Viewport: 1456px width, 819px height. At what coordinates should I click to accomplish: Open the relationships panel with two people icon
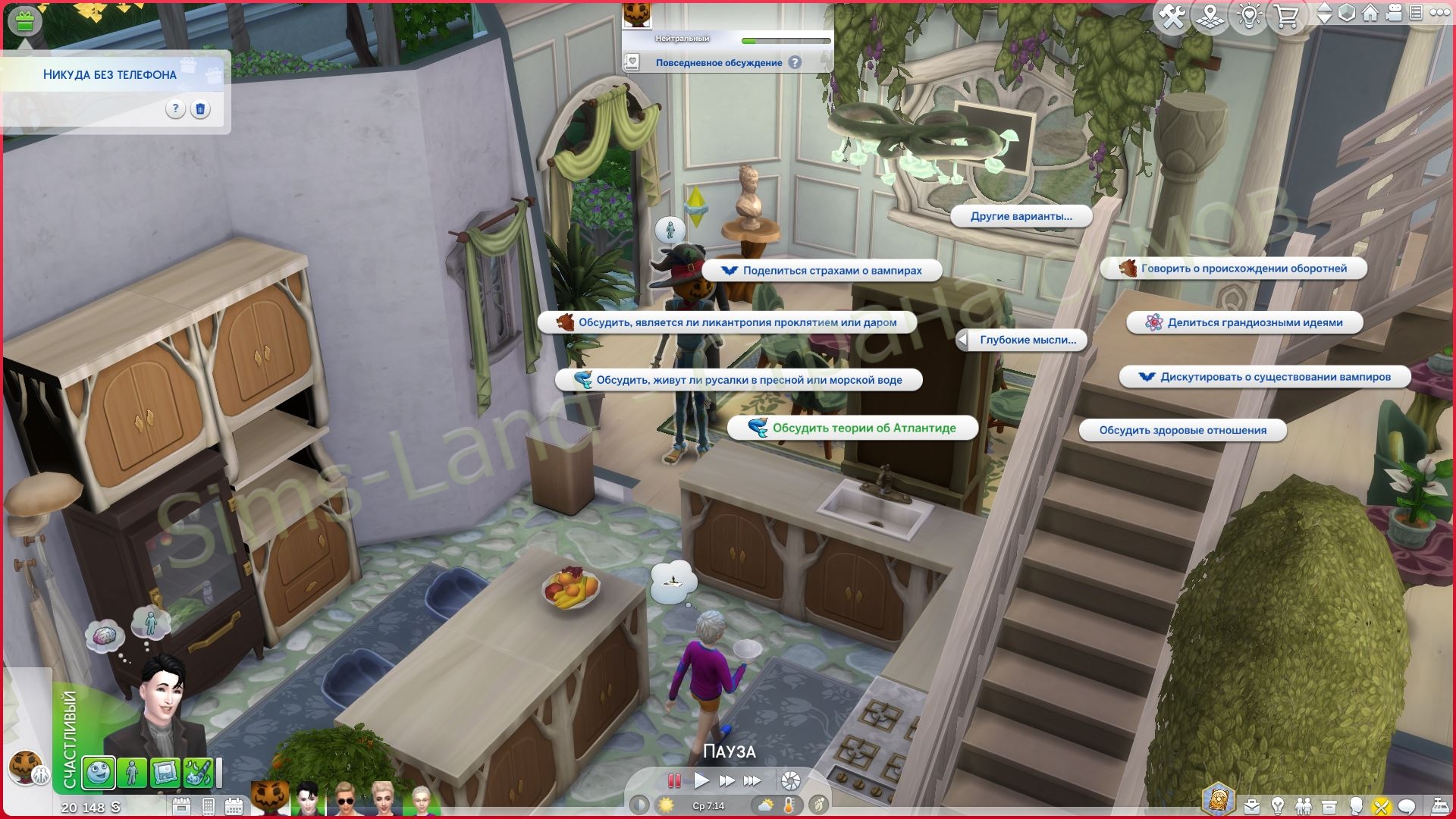1303,805
